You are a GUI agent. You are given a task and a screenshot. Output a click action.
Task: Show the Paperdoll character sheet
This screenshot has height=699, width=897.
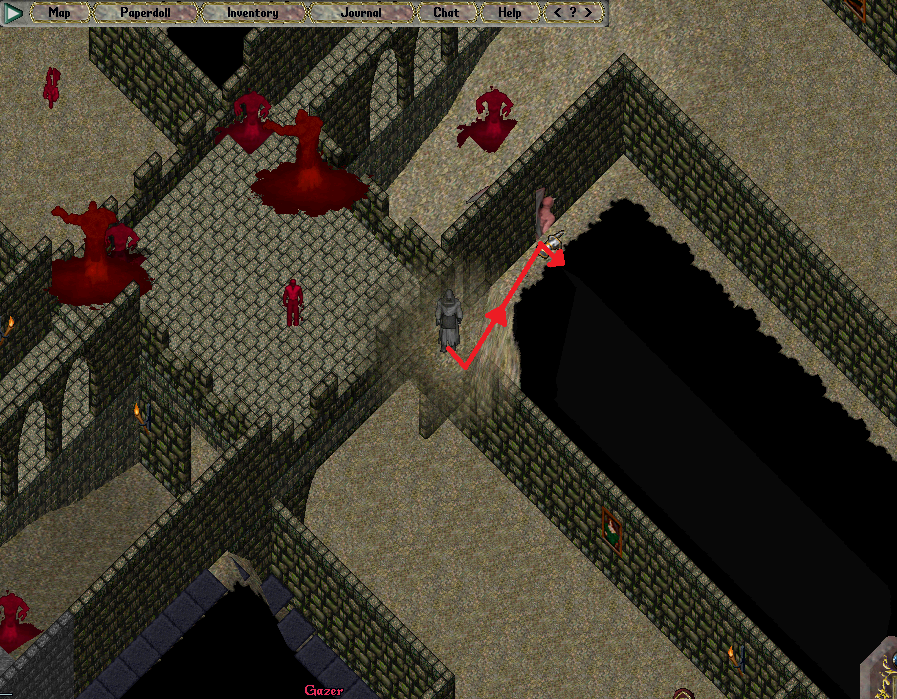(x=145, y=13)
